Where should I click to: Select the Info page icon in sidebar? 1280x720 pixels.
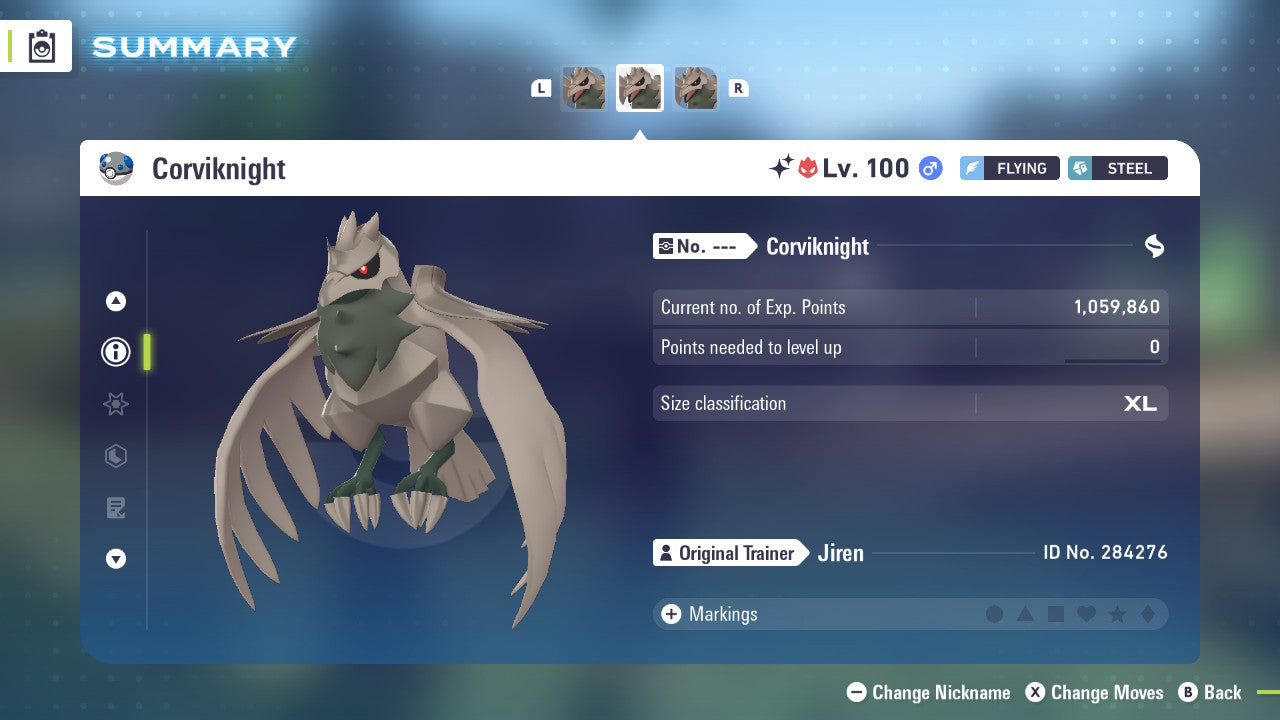115,352
